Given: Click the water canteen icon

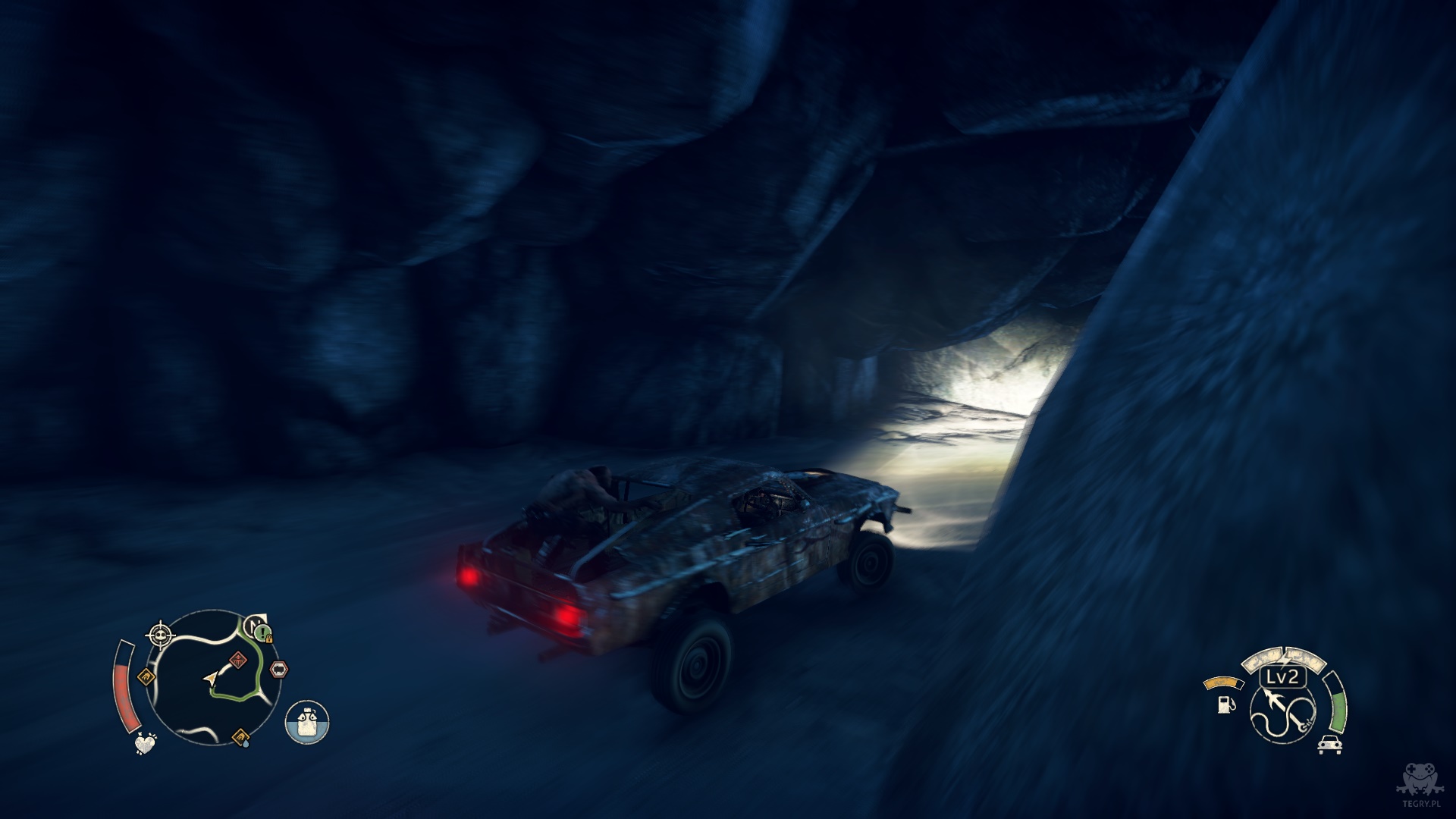Looking at the screenshot, I should click(x=307, y=721).
